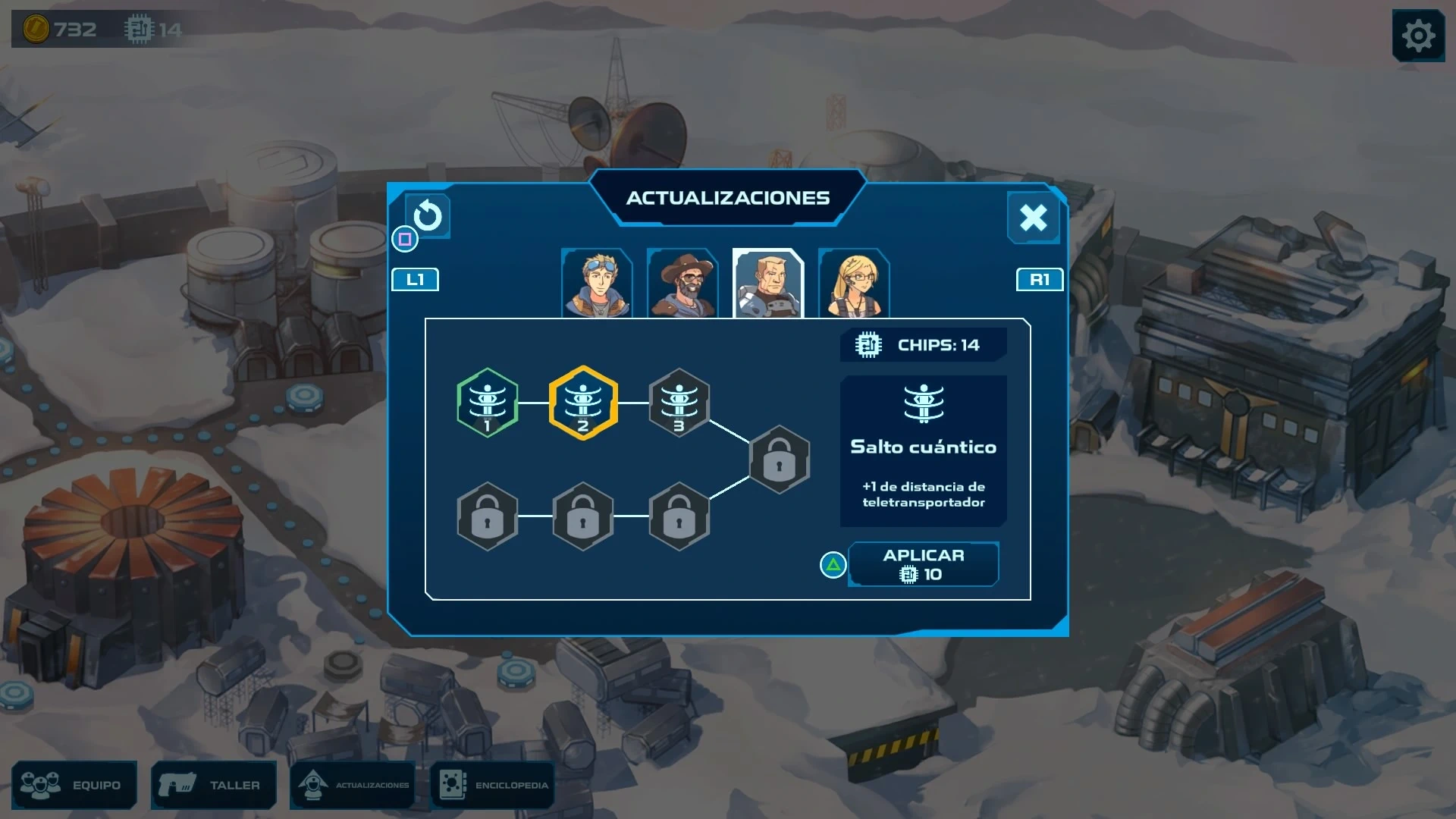Select the goggles-wearing young man portrait
1456x819 pixels.
pyautogui.click(x=598, y=284)
